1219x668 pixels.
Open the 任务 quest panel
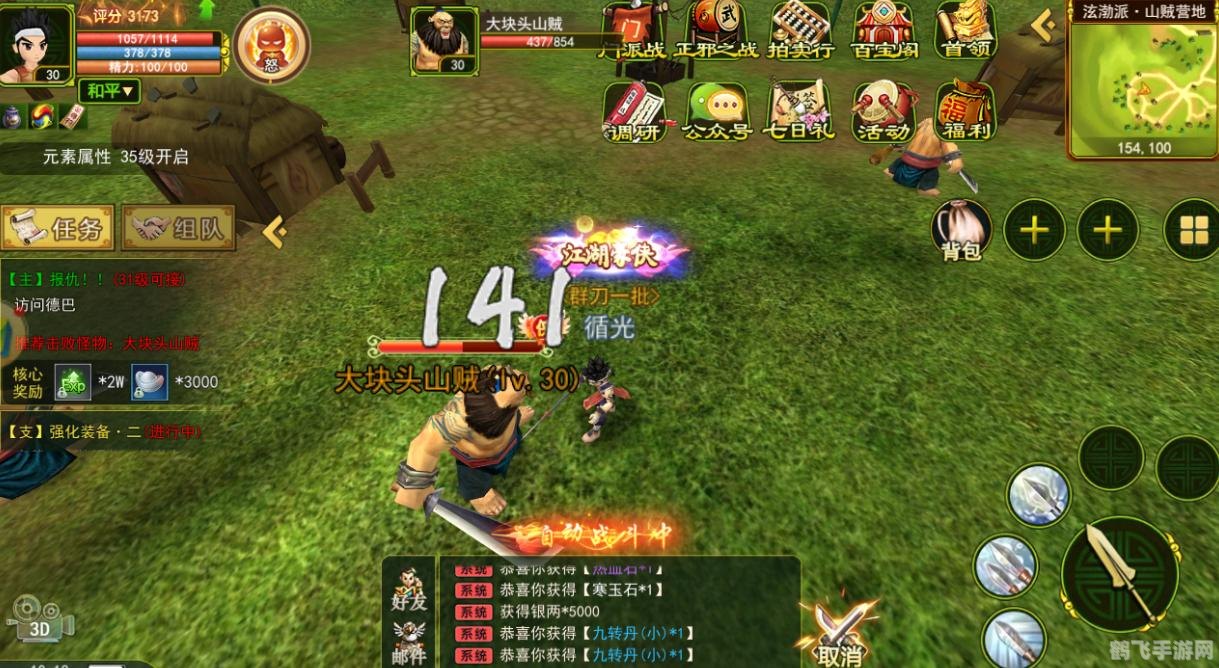pyautogui.click(x=58, y=228)
